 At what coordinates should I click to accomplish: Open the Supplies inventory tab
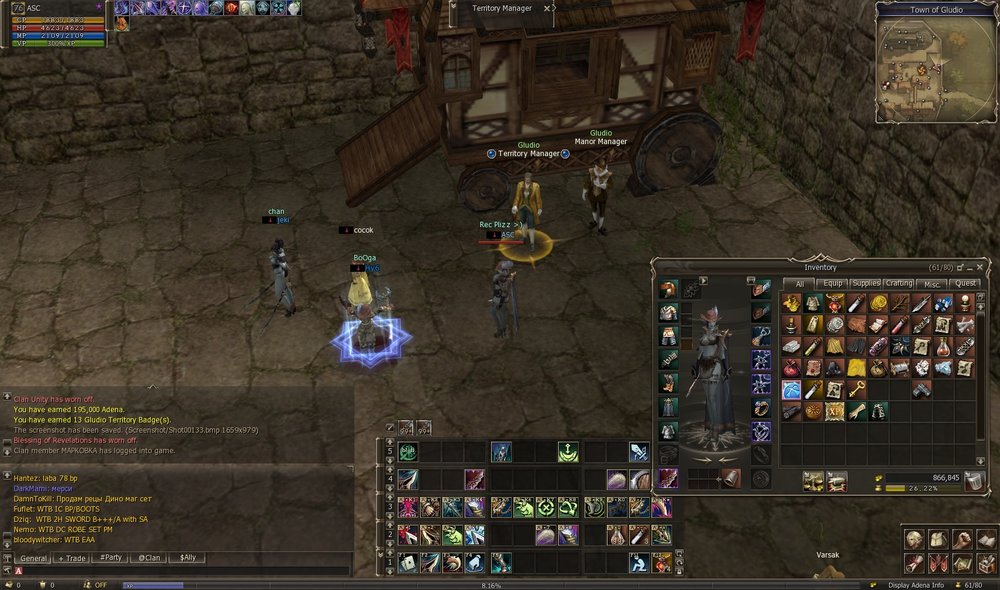click(x=866, y=284)
